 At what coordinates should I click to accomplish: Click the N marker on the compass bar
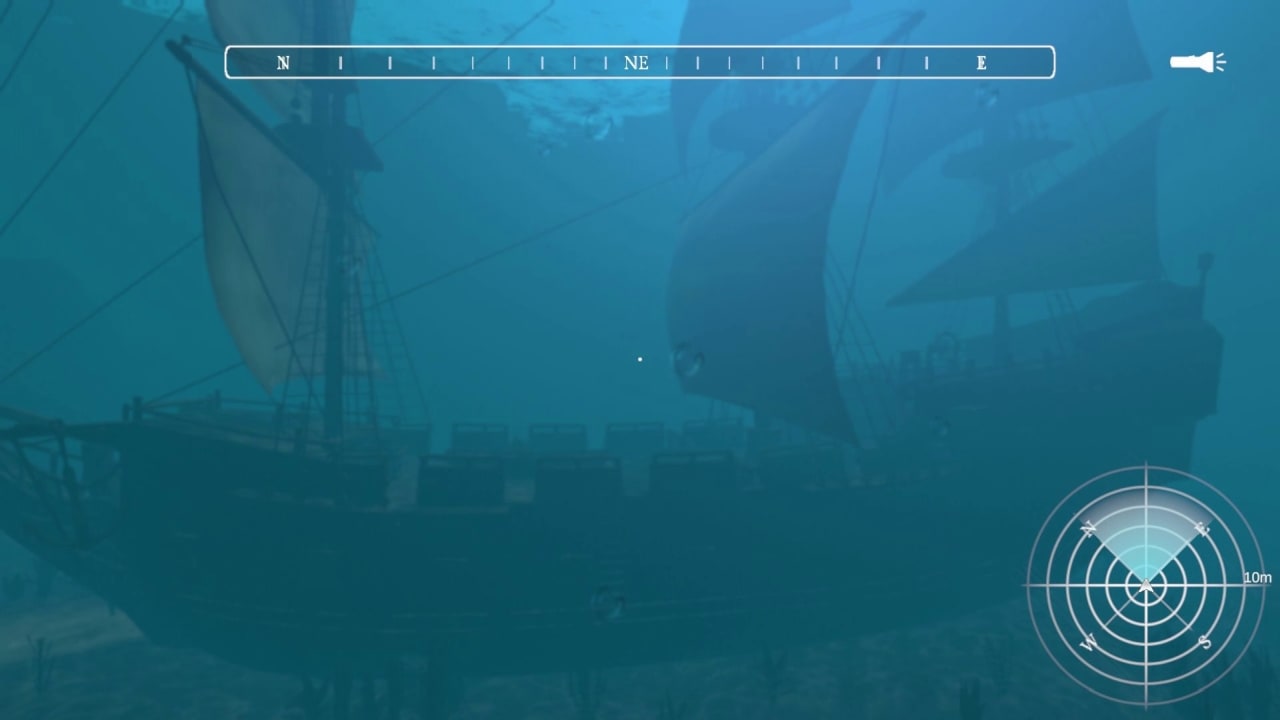(283, 62)
